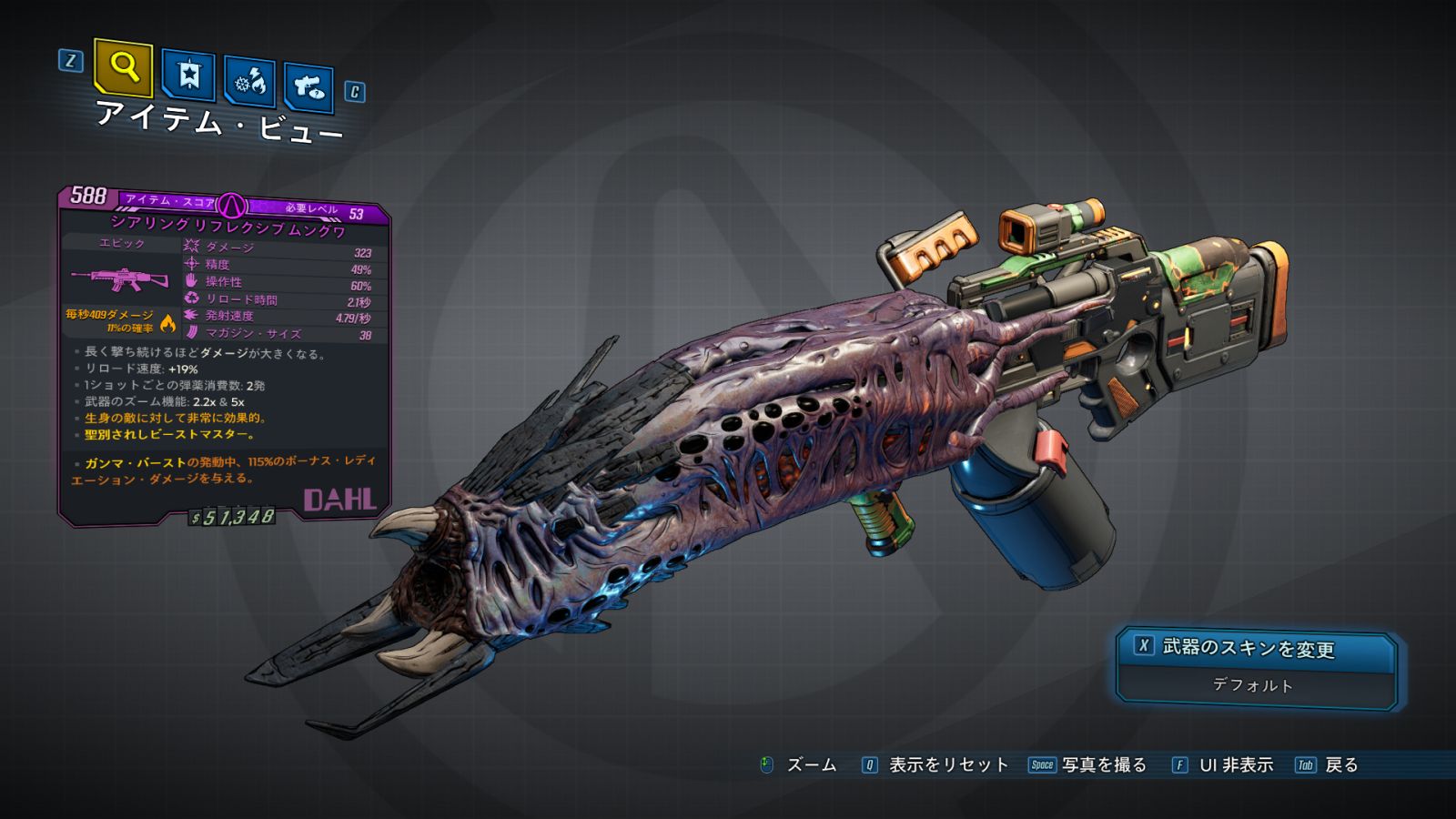
Task: Choose 写真を撮る to take a photo
Action: click(x=1103, y=765)
